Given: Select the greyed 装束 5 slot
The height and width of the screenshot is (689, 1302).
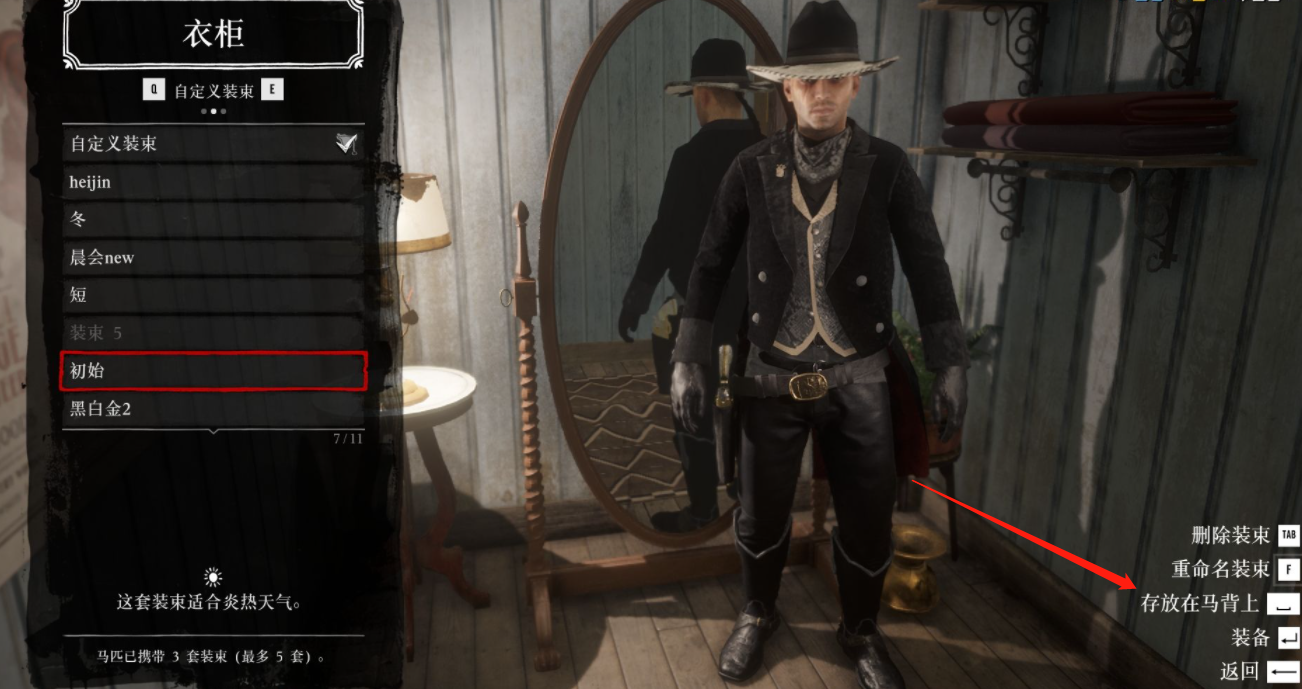Looking at the screenshot, I should 212,333.
